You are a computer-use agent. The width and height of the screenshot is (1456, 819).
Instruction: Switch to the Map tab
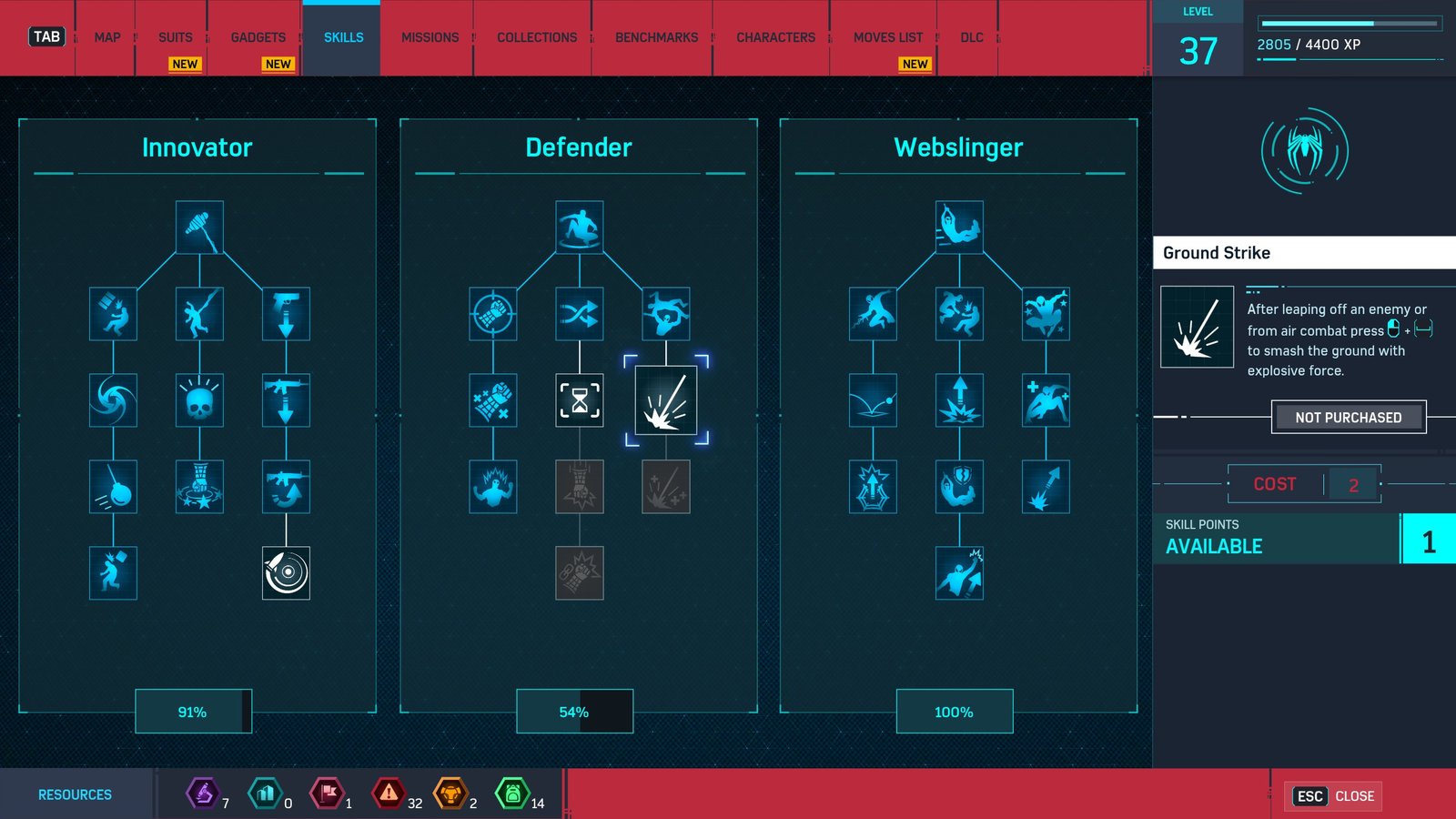click(x=106, y=37)
